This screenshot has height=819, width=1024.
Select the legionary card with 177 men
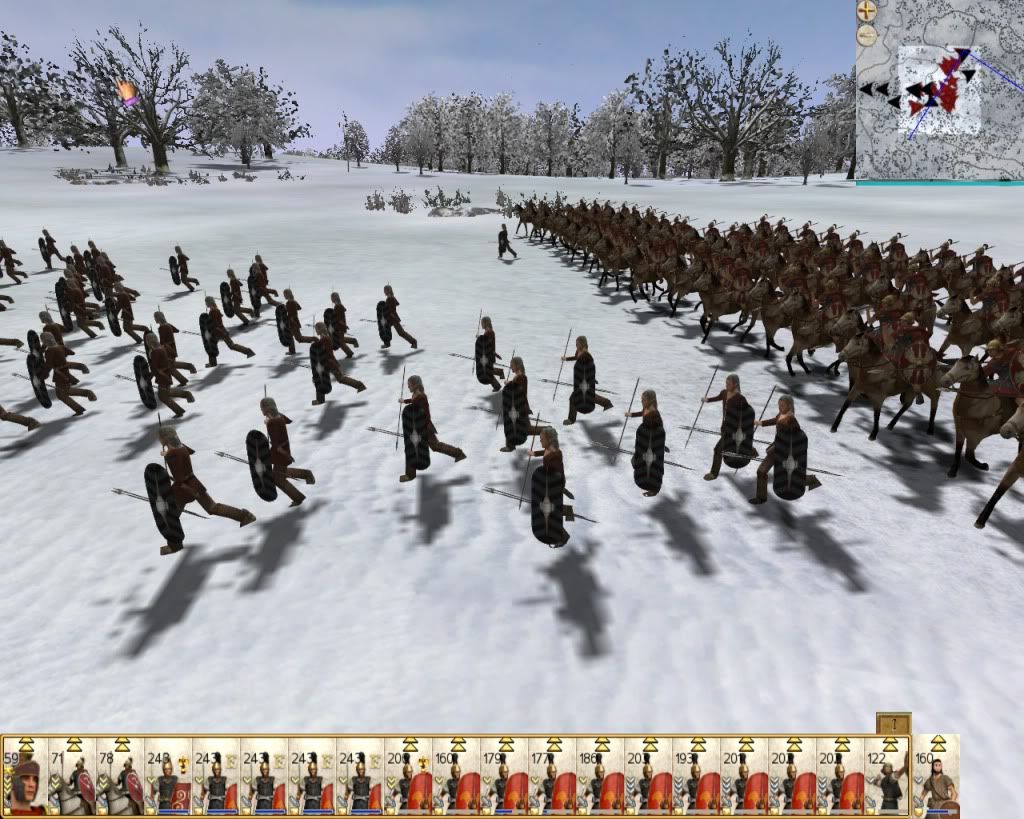(x=552, y=777)
